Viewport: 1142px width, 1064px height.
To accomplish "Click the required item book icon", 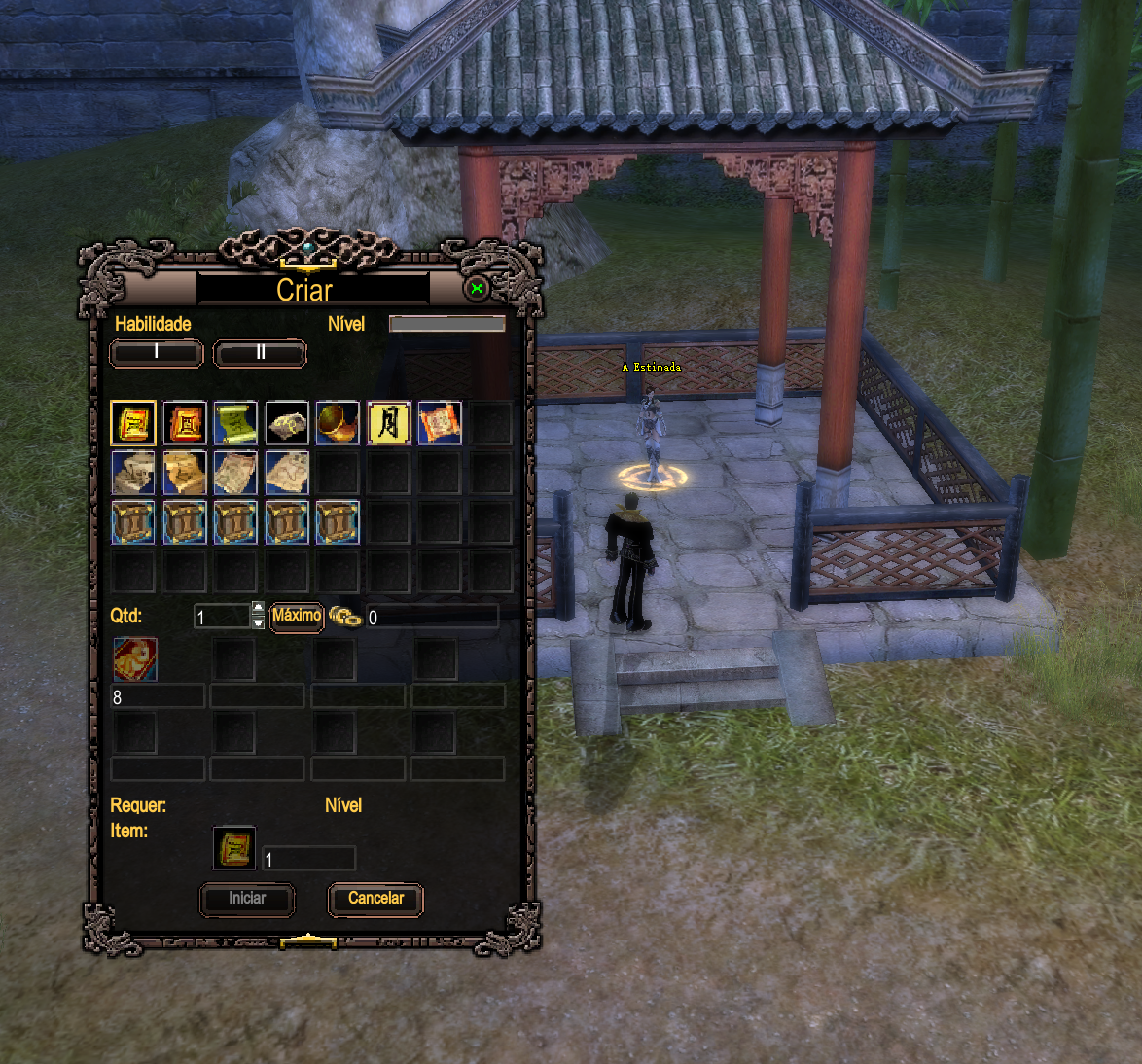I will click(x=234, y=848).
